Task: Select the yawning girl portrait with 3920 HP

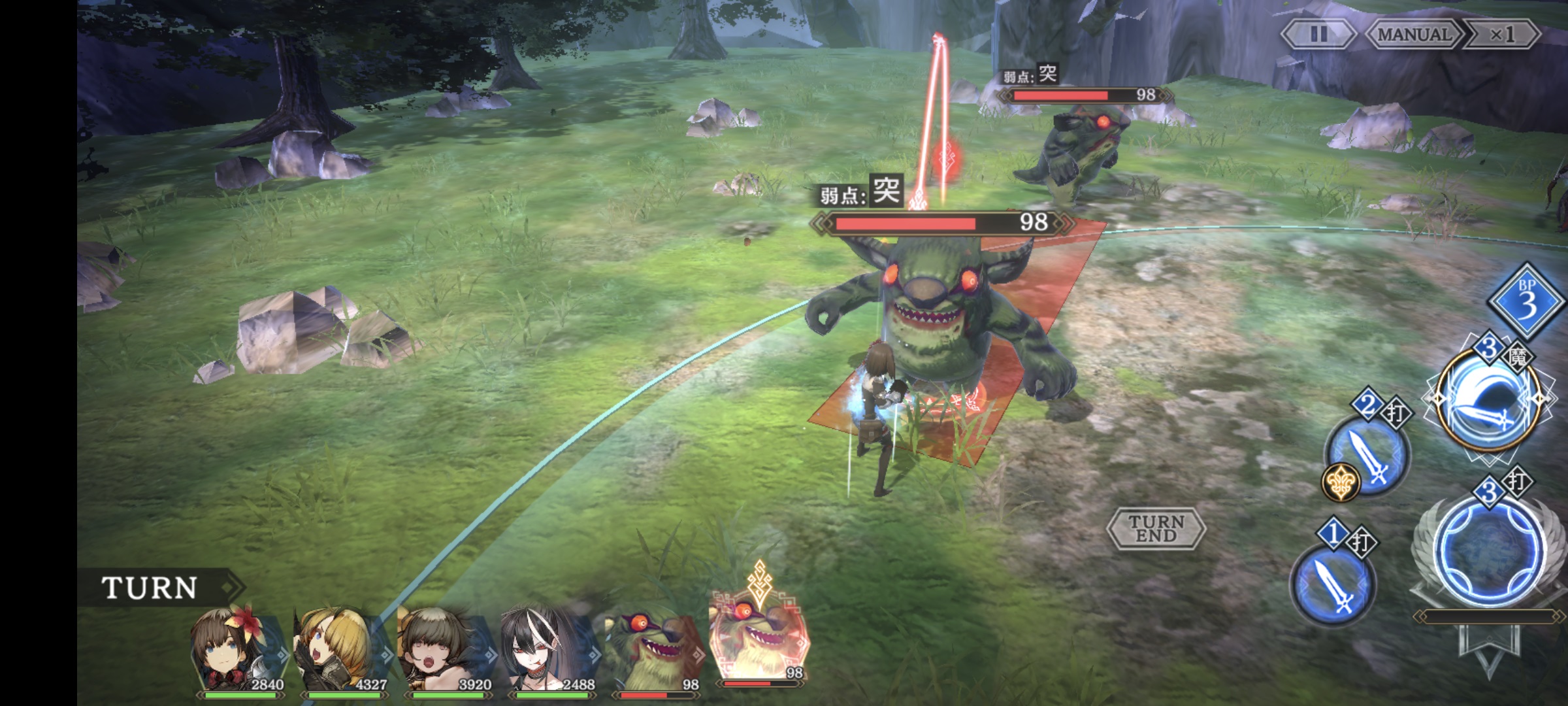Action: pos(445,649)
